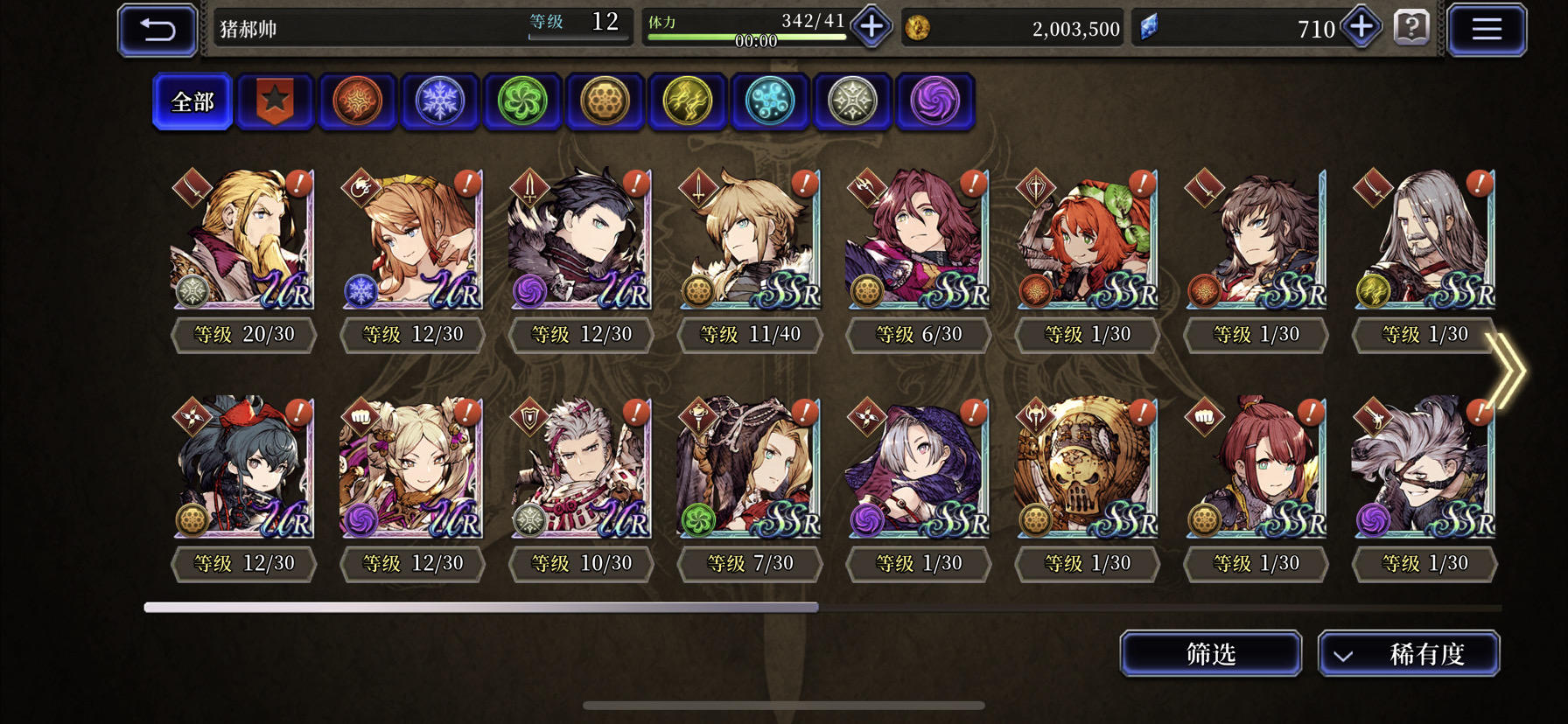
Task: Expand the next unit page with right arrow
Action: click(x=1507, y=371)
